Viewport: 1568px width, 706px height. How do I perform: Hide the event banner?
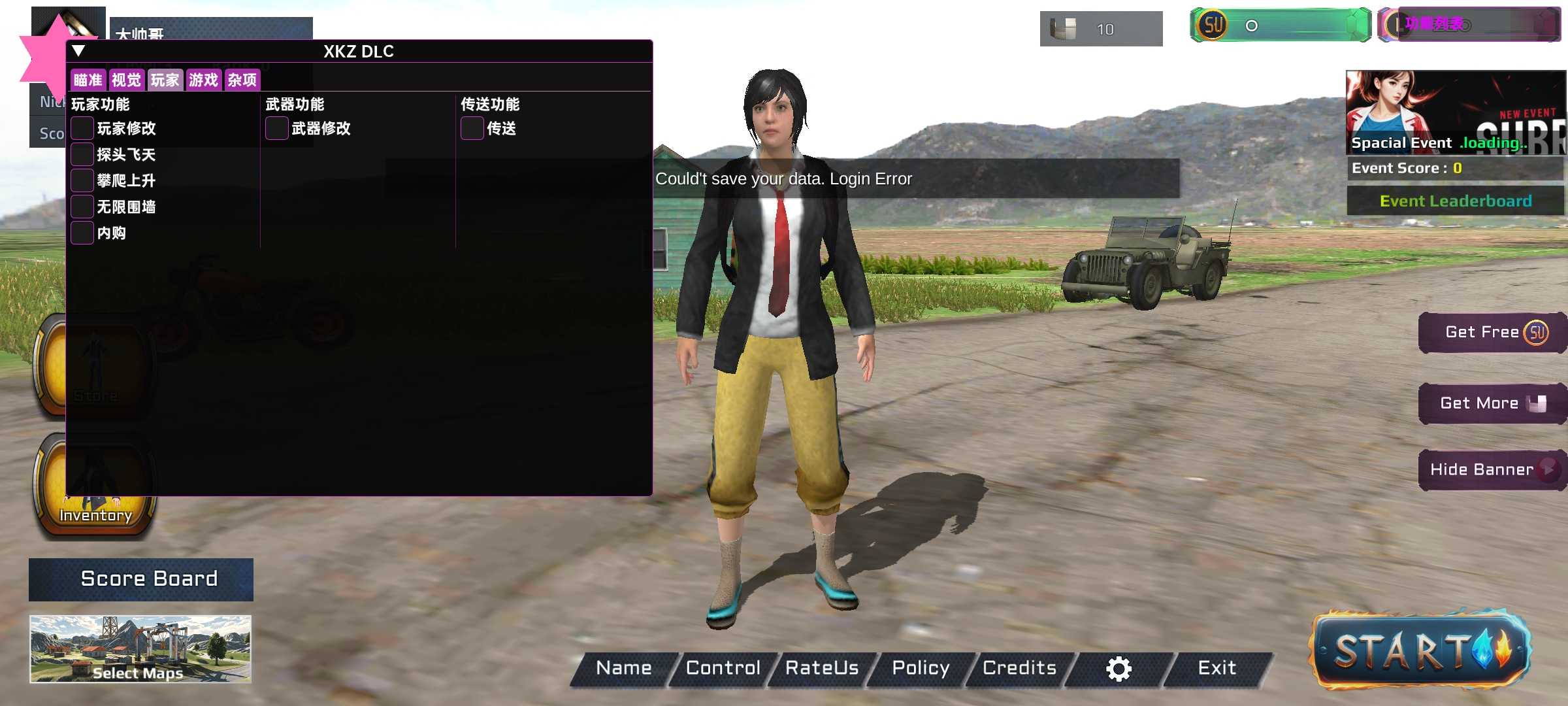tap(1492, 469)
